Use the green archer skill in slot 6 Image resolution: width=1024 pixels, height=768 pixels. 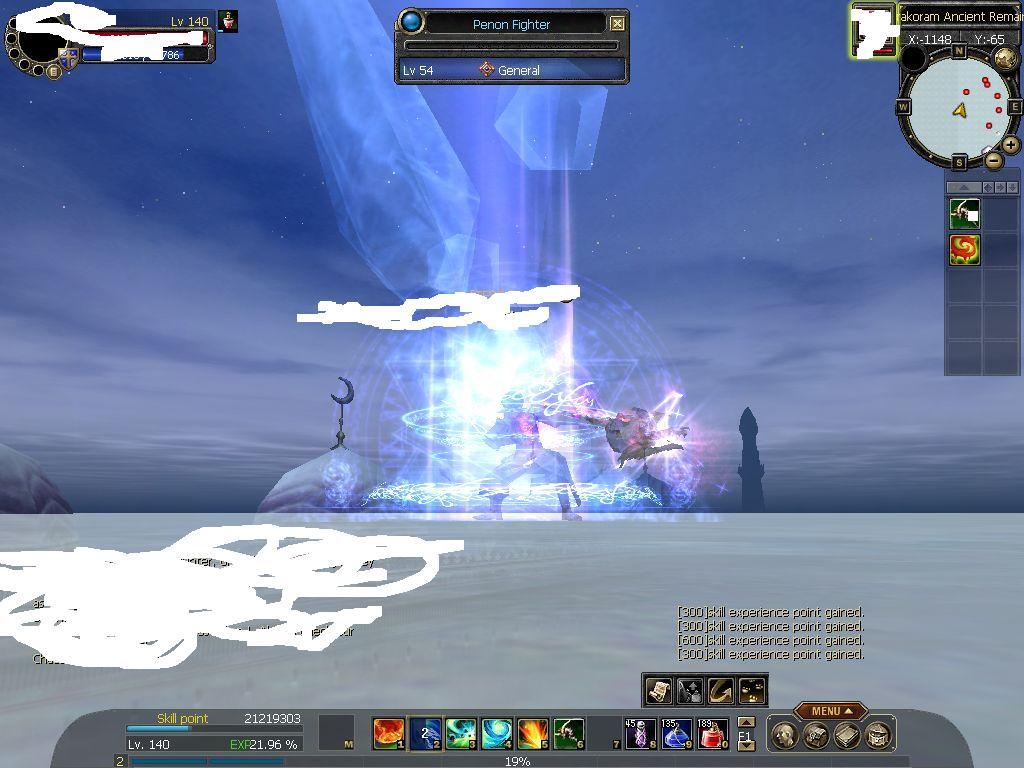(x=568, y=734)
